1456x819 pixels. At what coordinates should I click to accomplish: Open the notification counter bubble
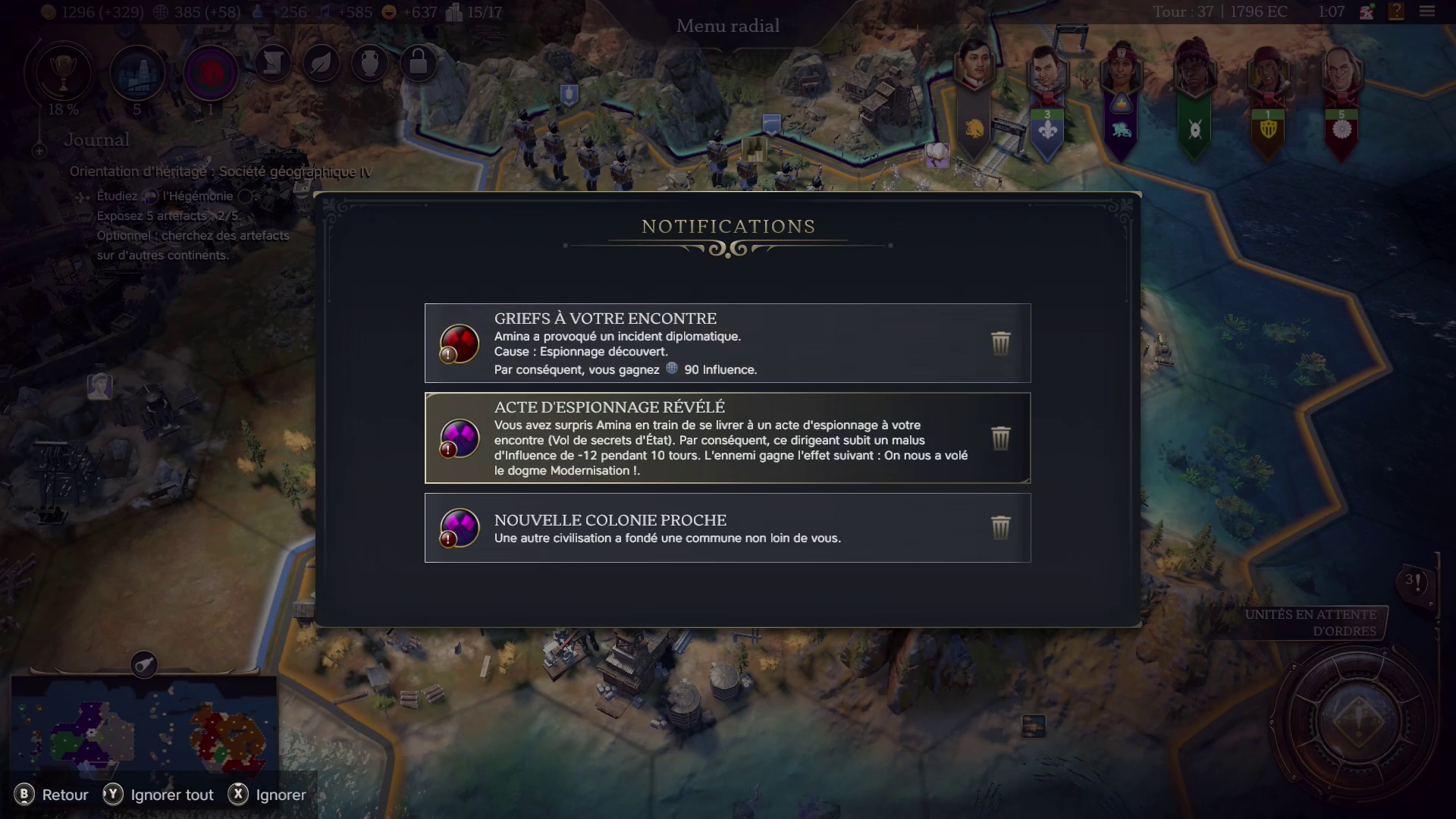pyautogui.click(x=1415, y=582)
